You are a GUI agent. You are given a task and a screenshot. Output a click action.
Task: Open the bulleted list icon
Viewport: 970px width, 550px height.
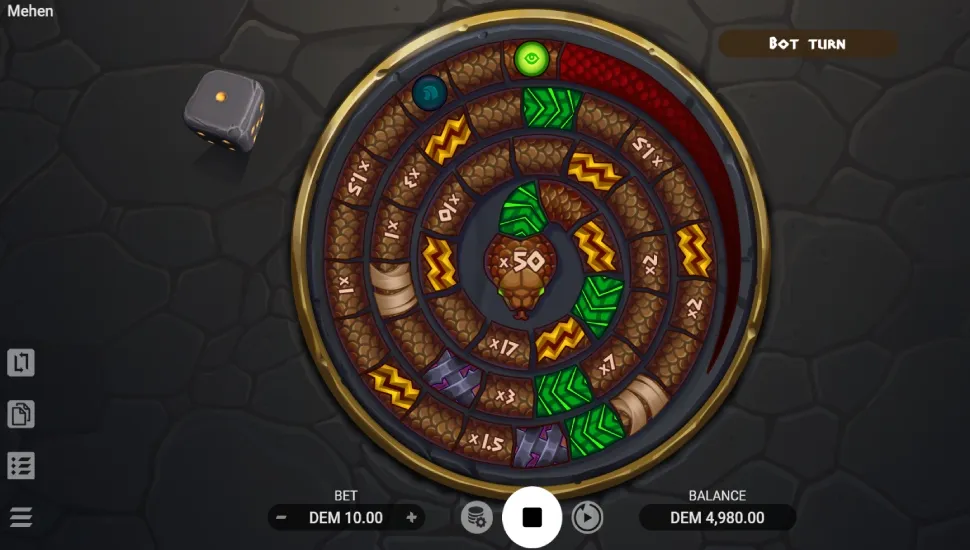point(21,465)
